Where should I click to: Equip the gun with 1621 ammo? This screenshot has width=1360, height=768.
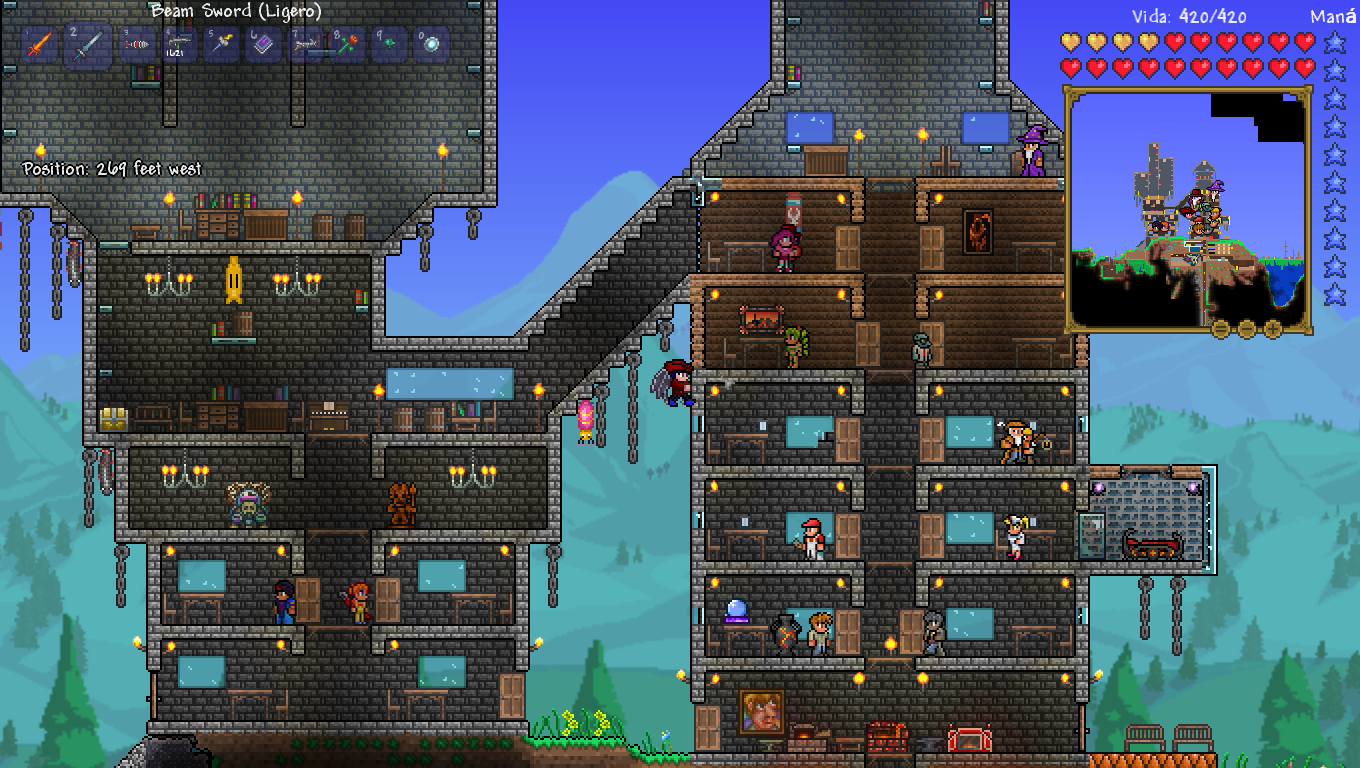[180, 45]
